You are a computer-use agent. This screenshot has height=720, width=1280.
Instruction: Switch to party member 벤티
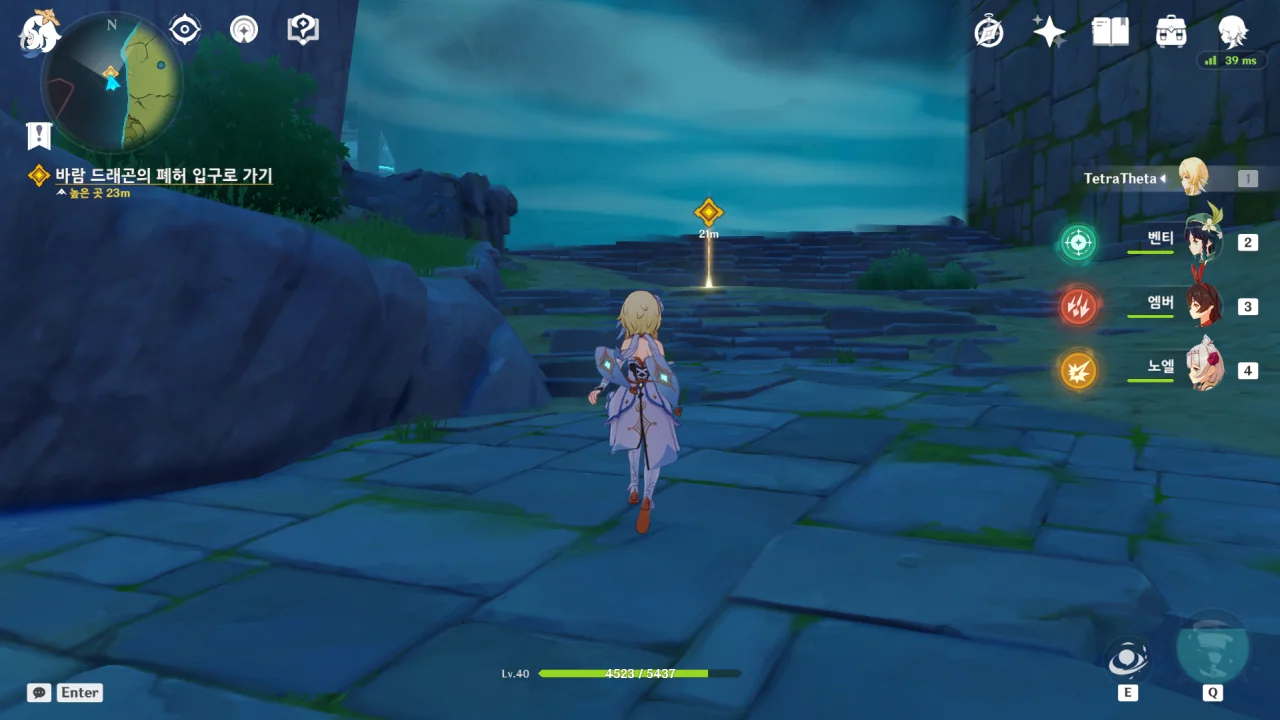(x=1198, y=241)
